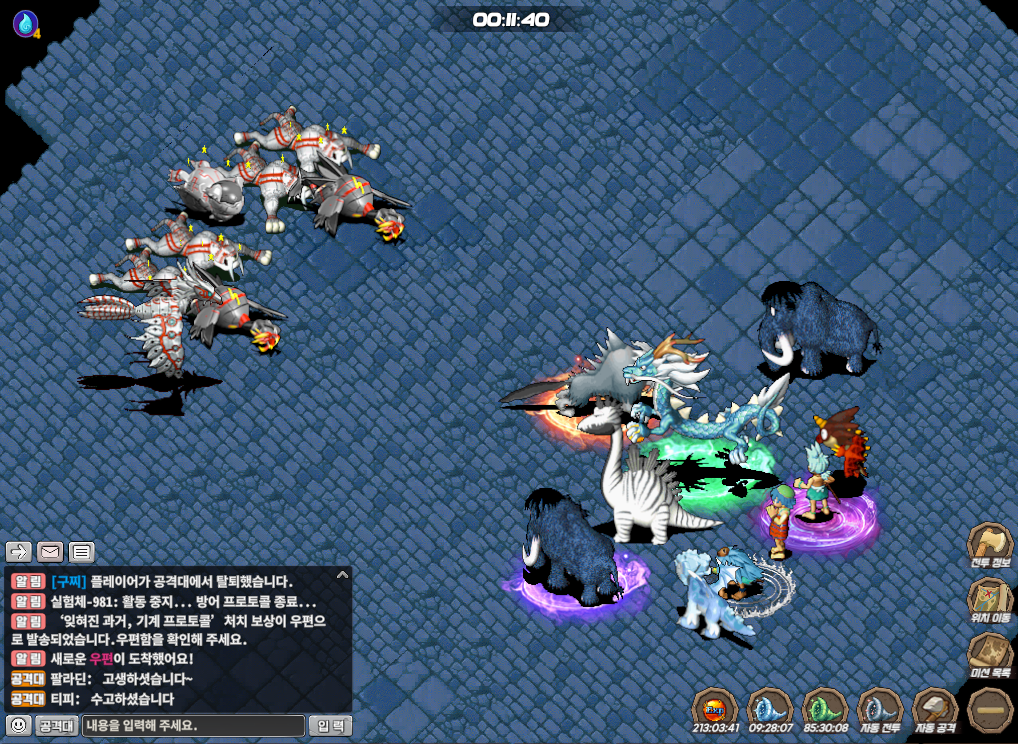Screen dimensions: 1018x744
Task: Click the blue horn buff with 09:28:07 timer
Action: (769, 708)
